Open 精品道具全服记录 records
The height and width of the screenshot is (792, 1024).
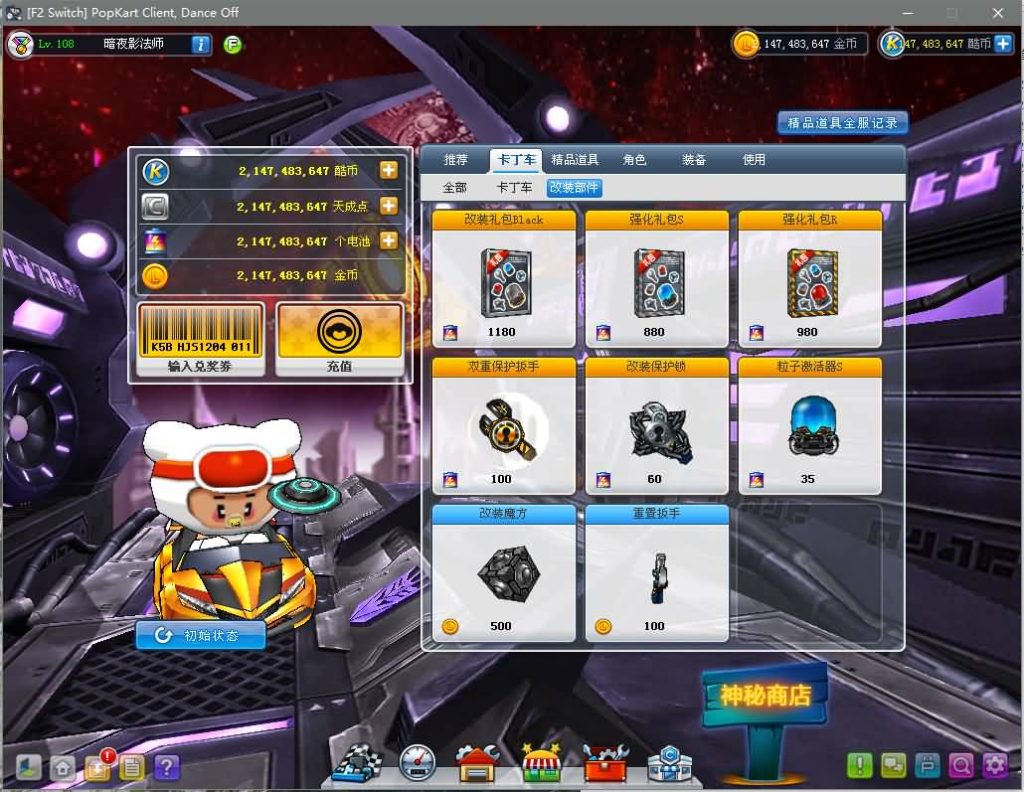click(843, 123)
